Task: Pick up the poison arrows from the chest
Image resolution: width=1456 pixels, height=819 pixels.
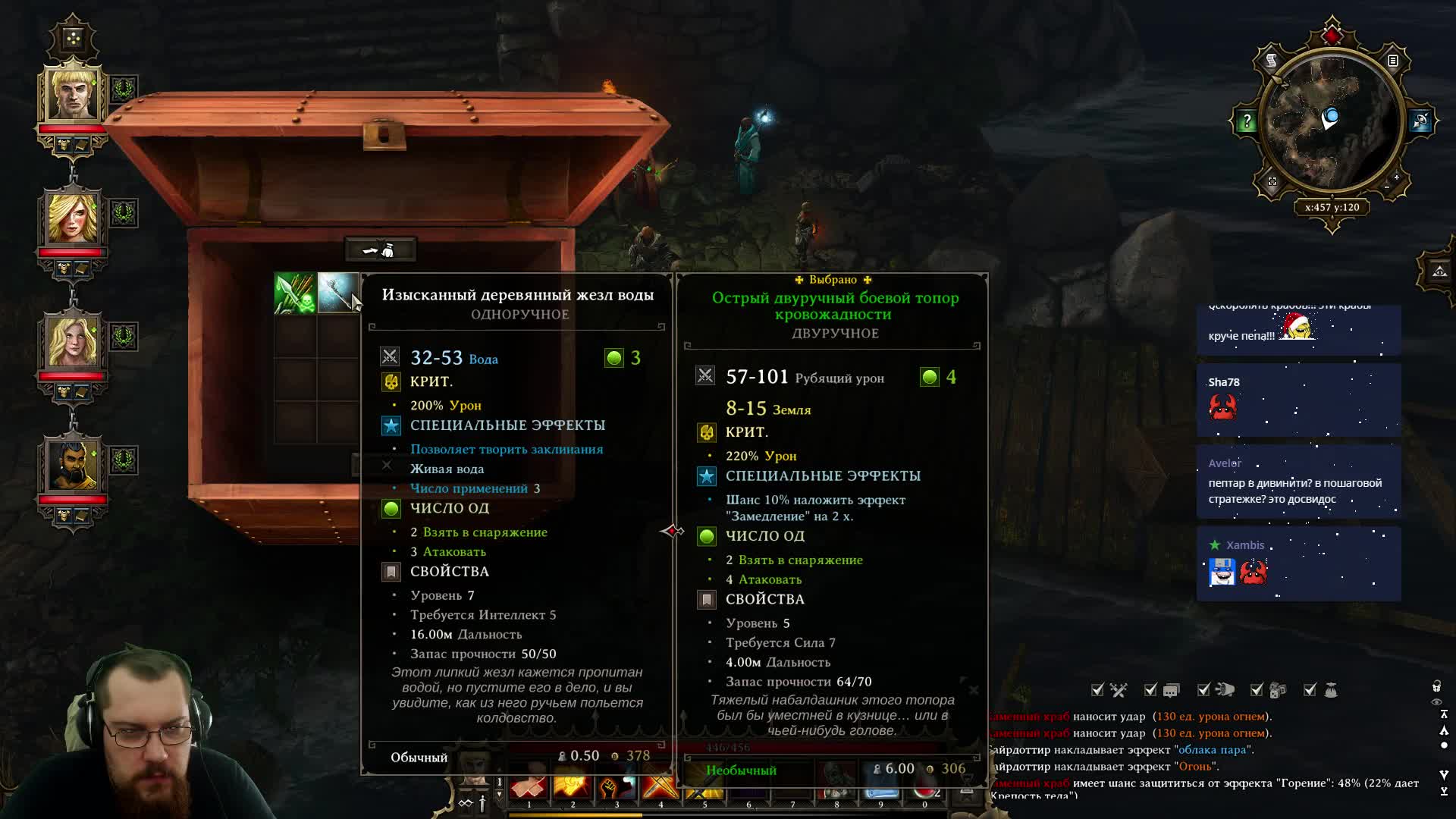Action: (x=295, y=293)
